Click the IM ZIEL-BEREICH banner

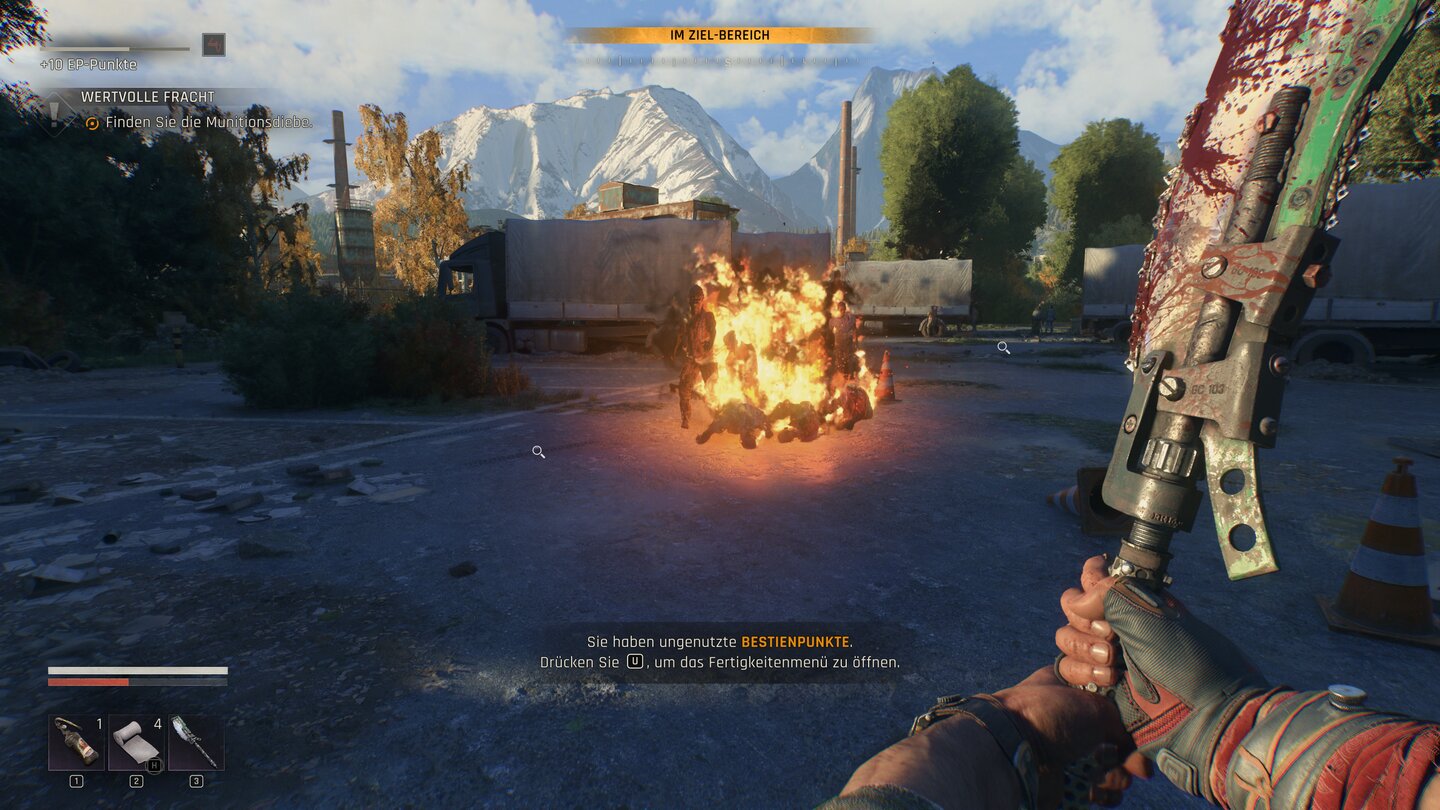point(722,33)
